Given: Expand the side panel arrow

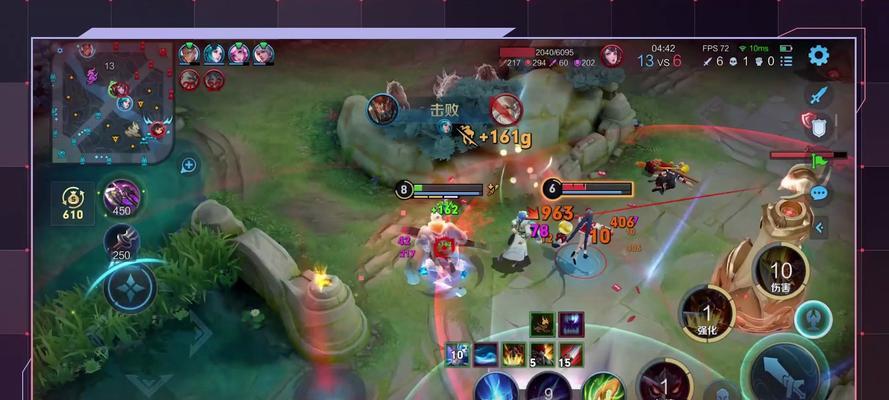Looking at the screenshot, I should point(820,228).
